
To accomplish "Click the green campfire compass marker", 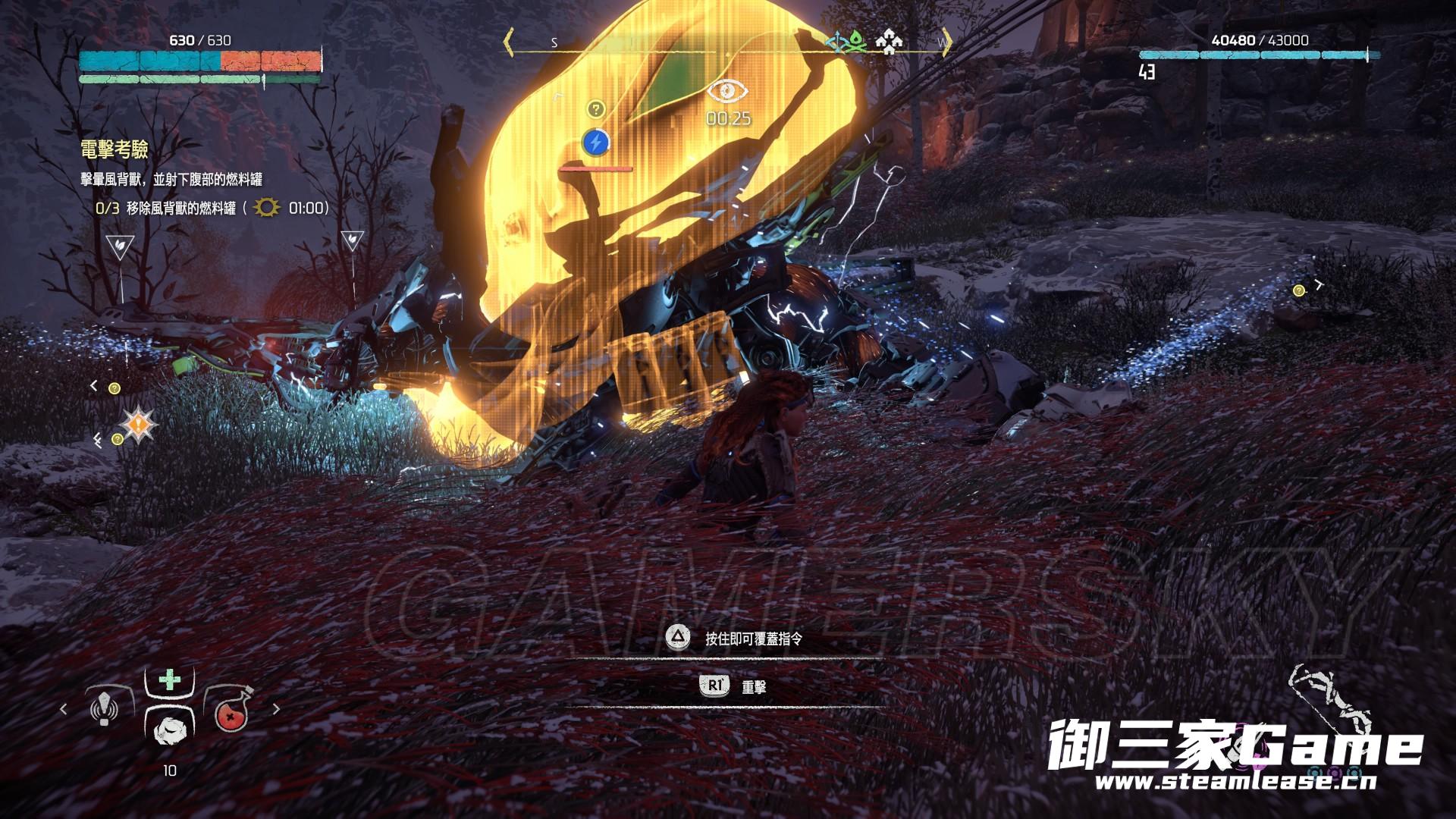I will pos(855,42).
